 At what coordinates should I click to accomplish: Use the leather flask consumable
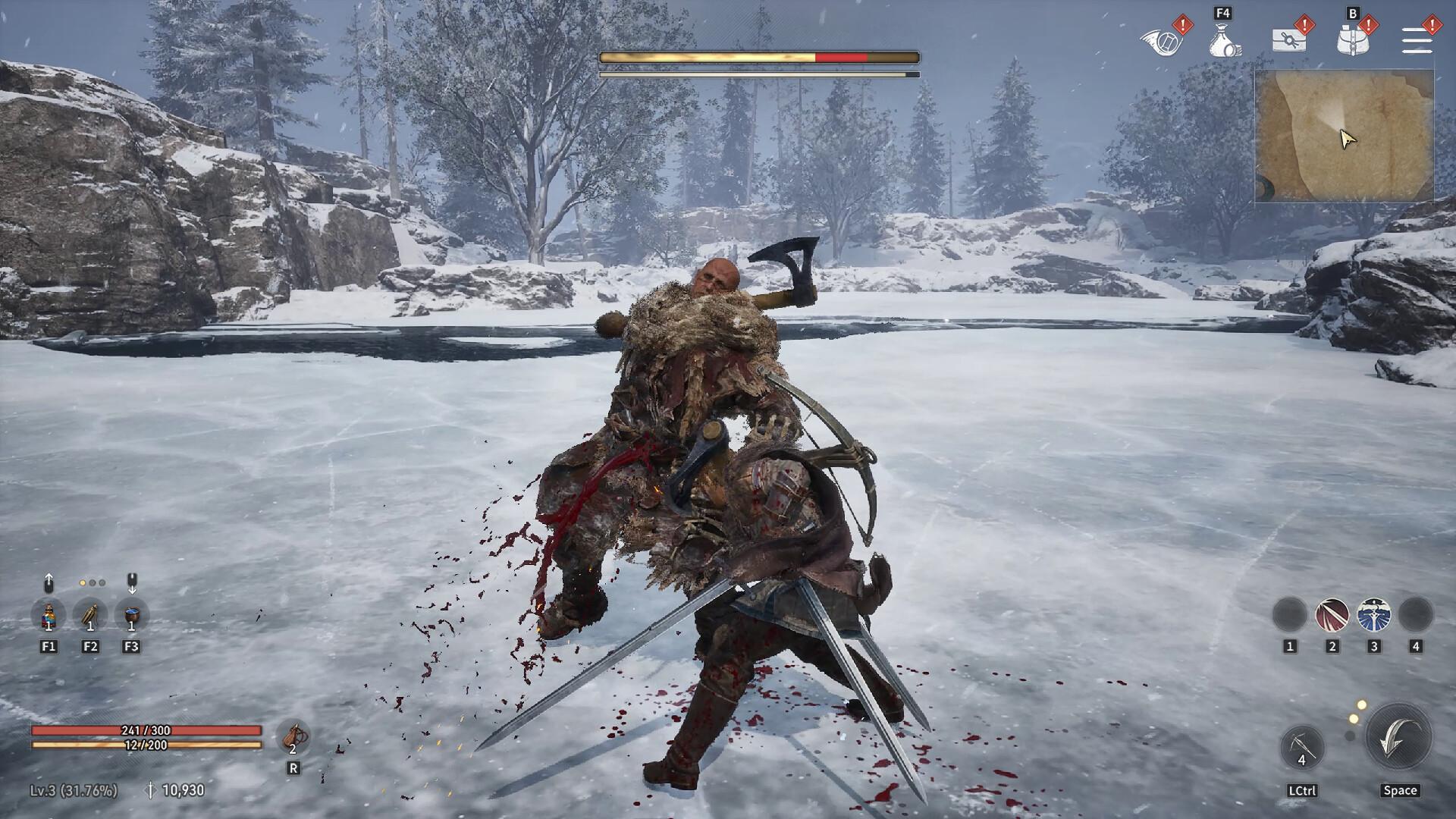pyautogui.click(x=293, y=737)
